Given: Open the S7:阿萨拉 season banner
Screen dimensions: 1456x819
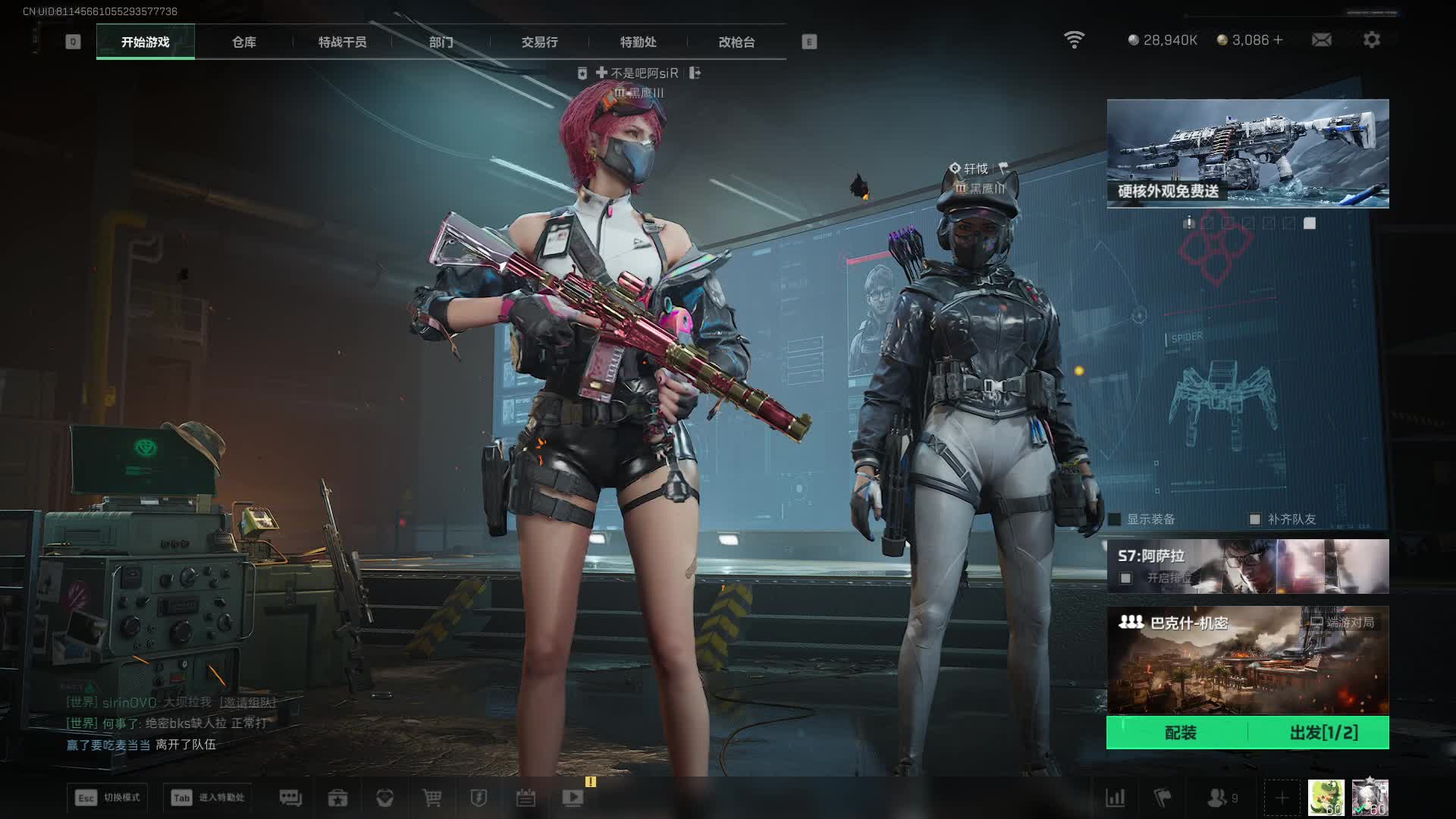Looking at the screenshot, I should click(x=1247, y=566).
